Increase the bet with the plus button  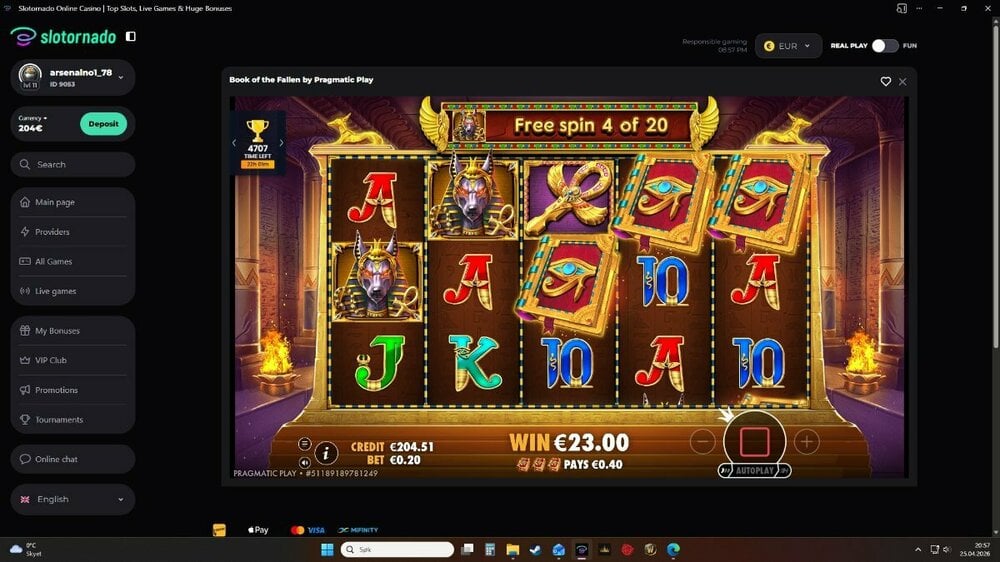tap(807, 441)
